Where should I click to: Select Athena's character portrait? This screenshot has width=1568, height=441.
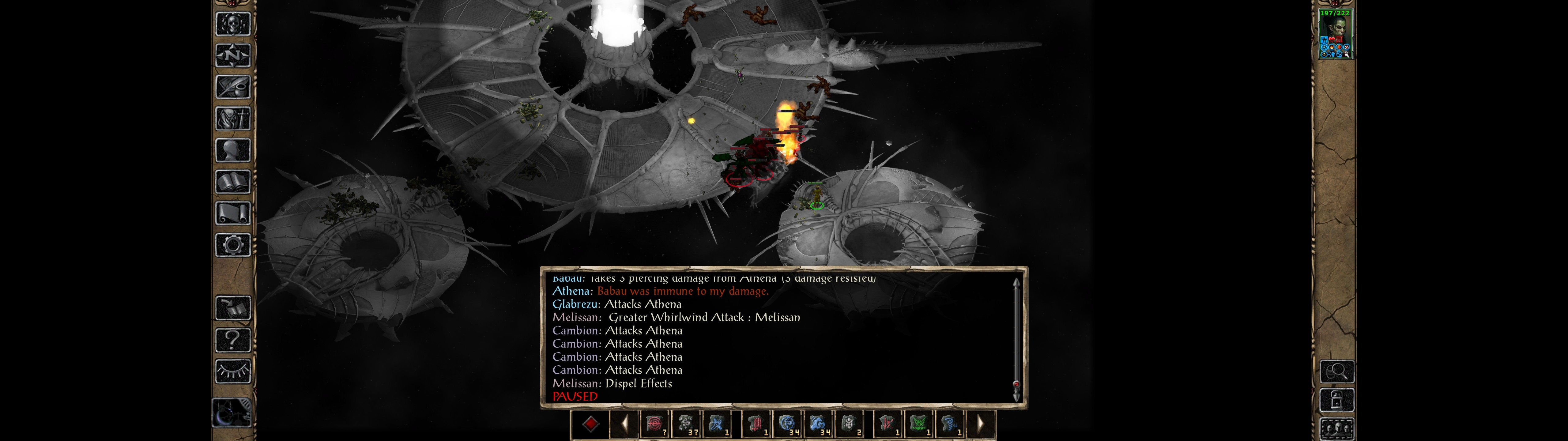click(x=1335, y=33)
